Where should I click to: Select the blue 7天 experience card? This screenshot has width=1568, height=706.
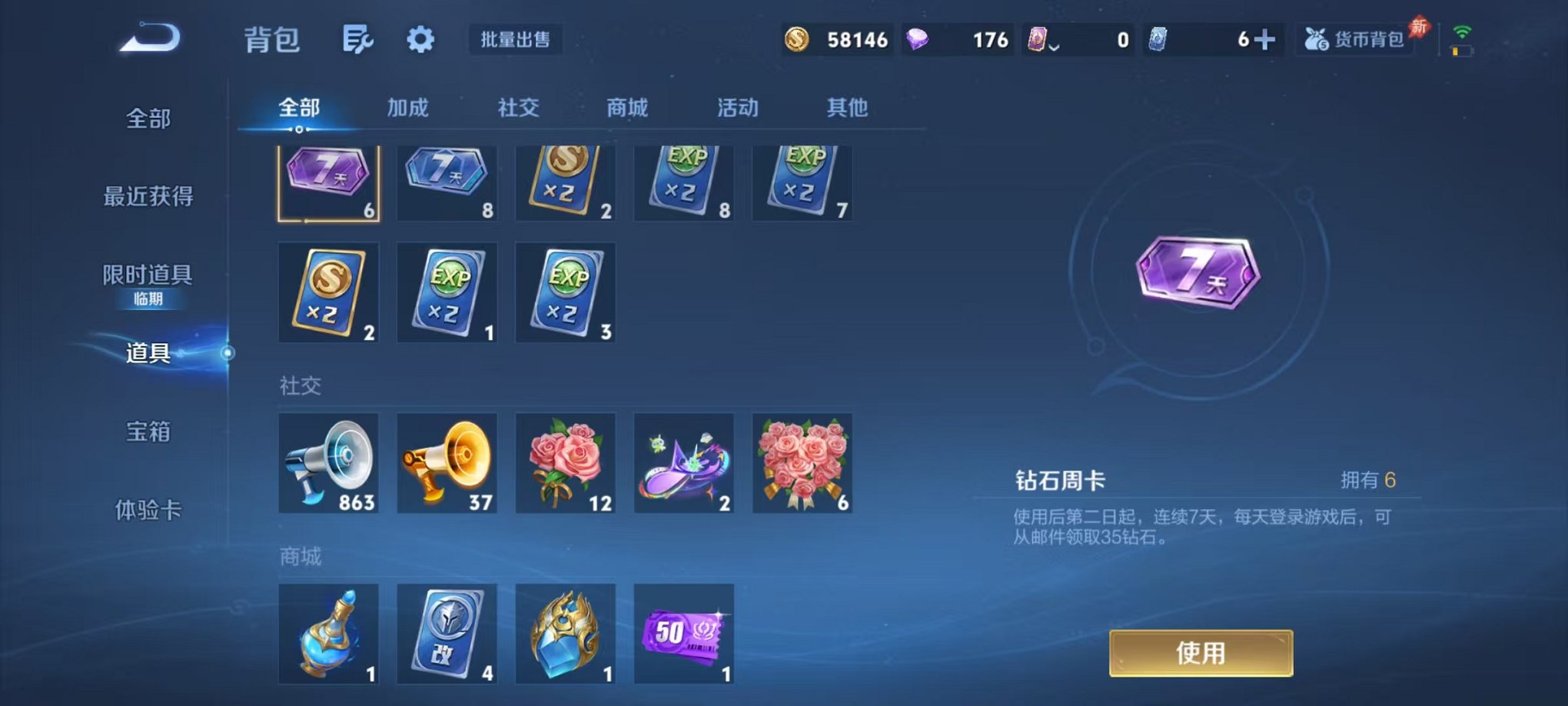447,181
